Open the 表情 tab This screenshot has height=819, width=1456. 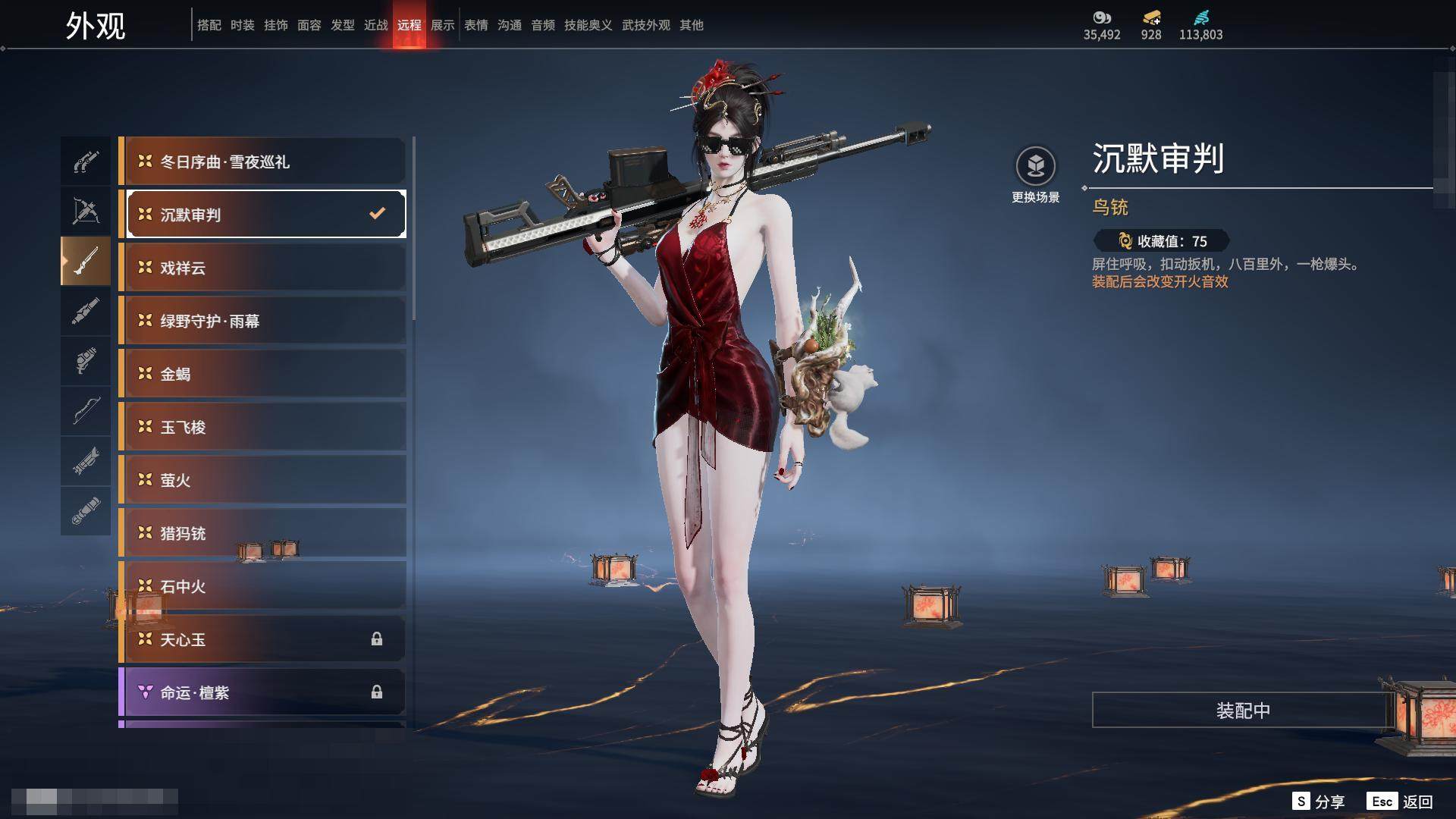click(x=476, y=25)
